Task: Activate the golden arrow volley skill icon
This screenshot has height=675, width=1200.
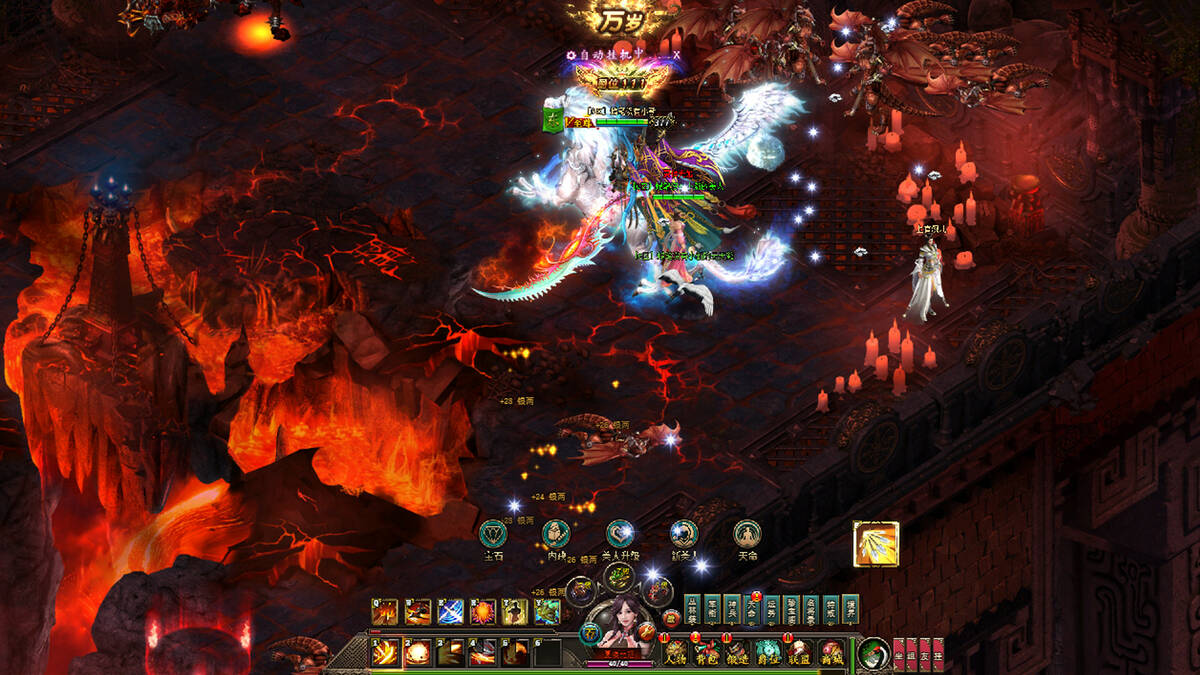Action: coord(876,545)
